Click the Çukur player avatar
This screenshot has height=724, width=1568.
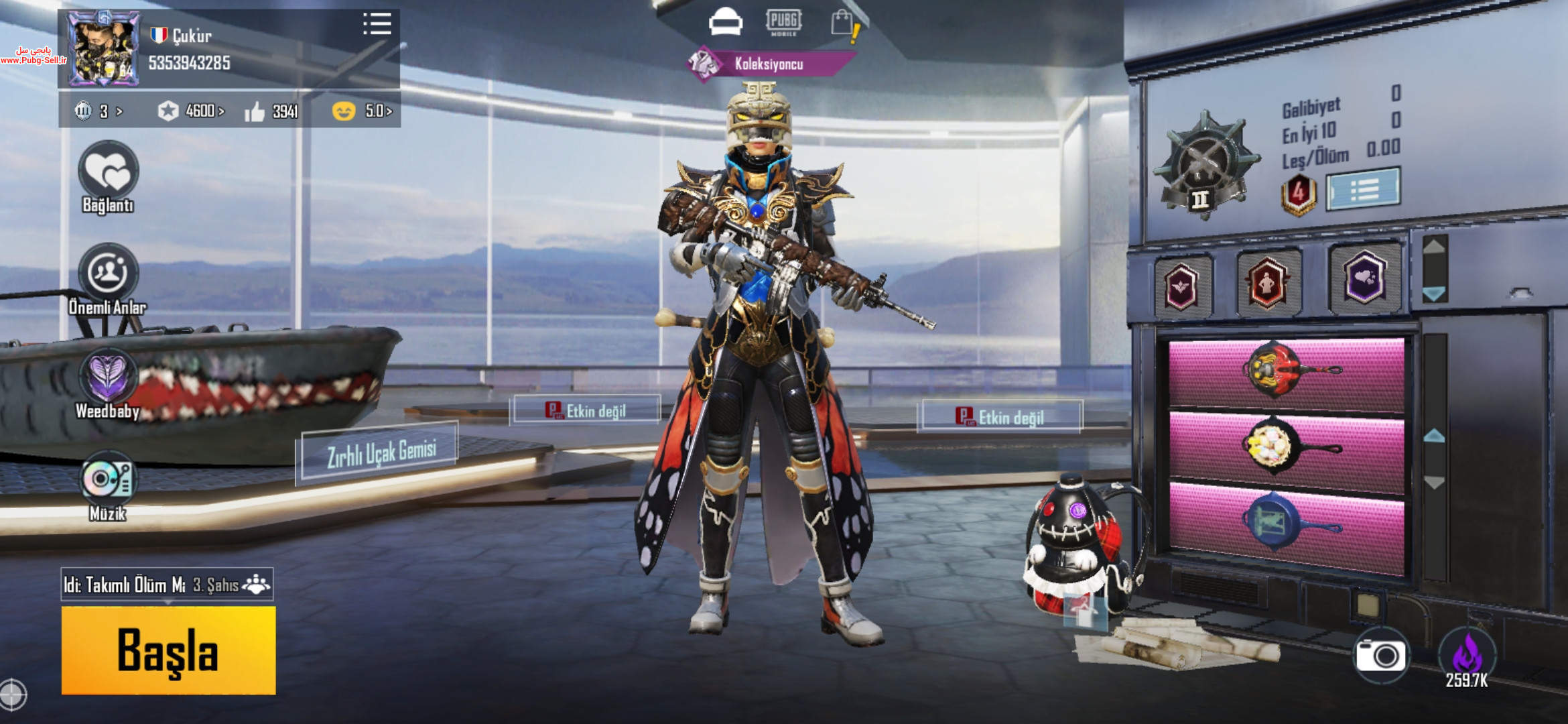tap(103, 50)
